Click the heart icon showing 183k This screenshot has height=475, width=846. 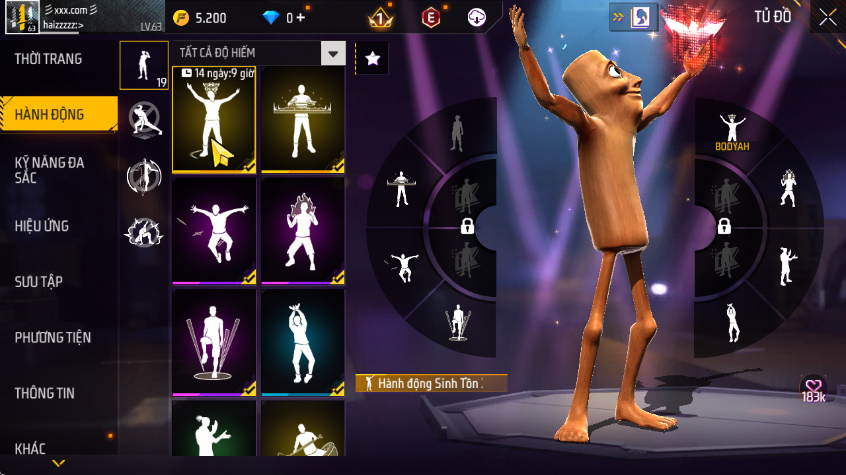tap(813, 389)
